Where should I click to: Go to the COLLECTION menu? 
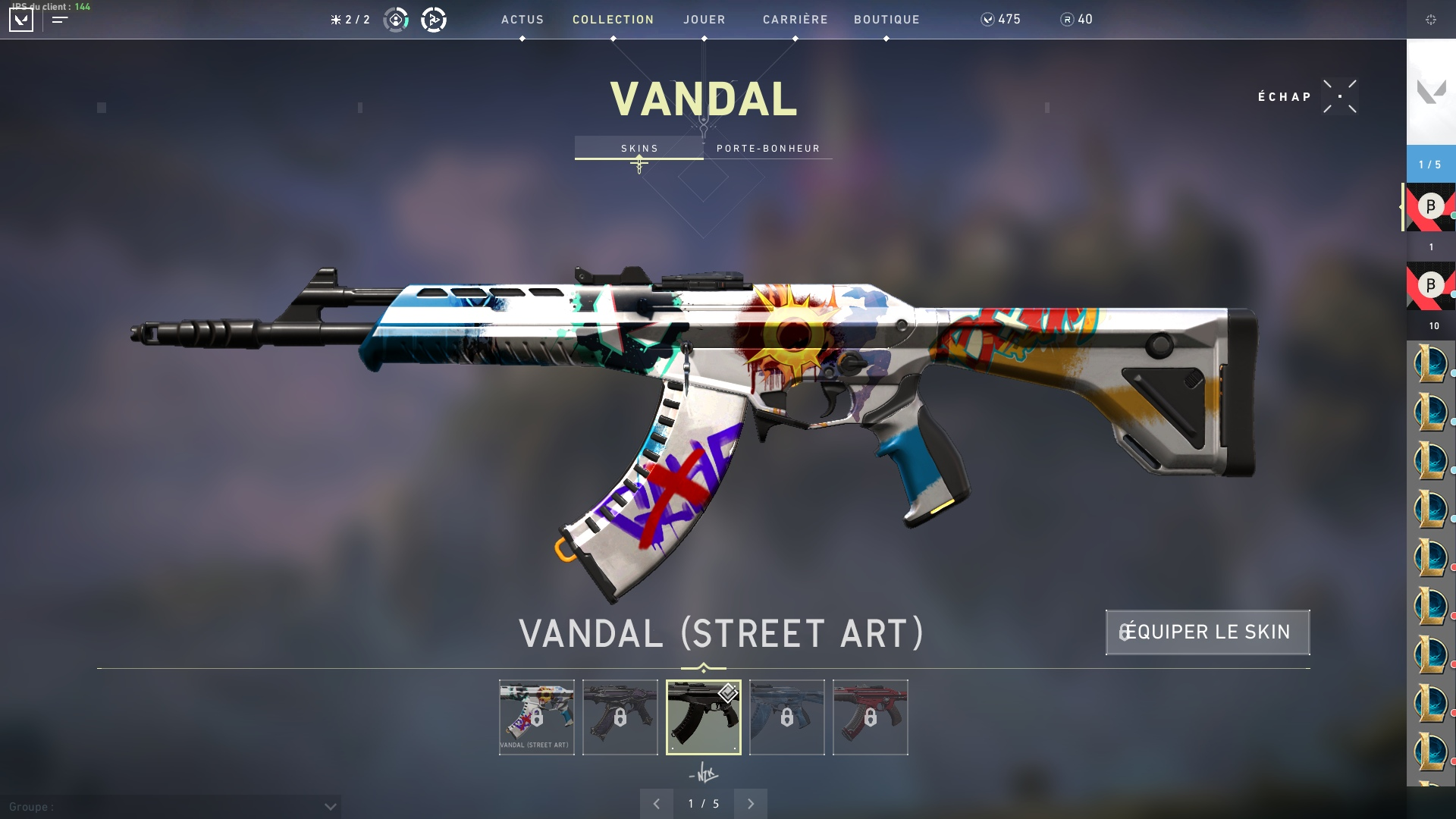(613, 20)
